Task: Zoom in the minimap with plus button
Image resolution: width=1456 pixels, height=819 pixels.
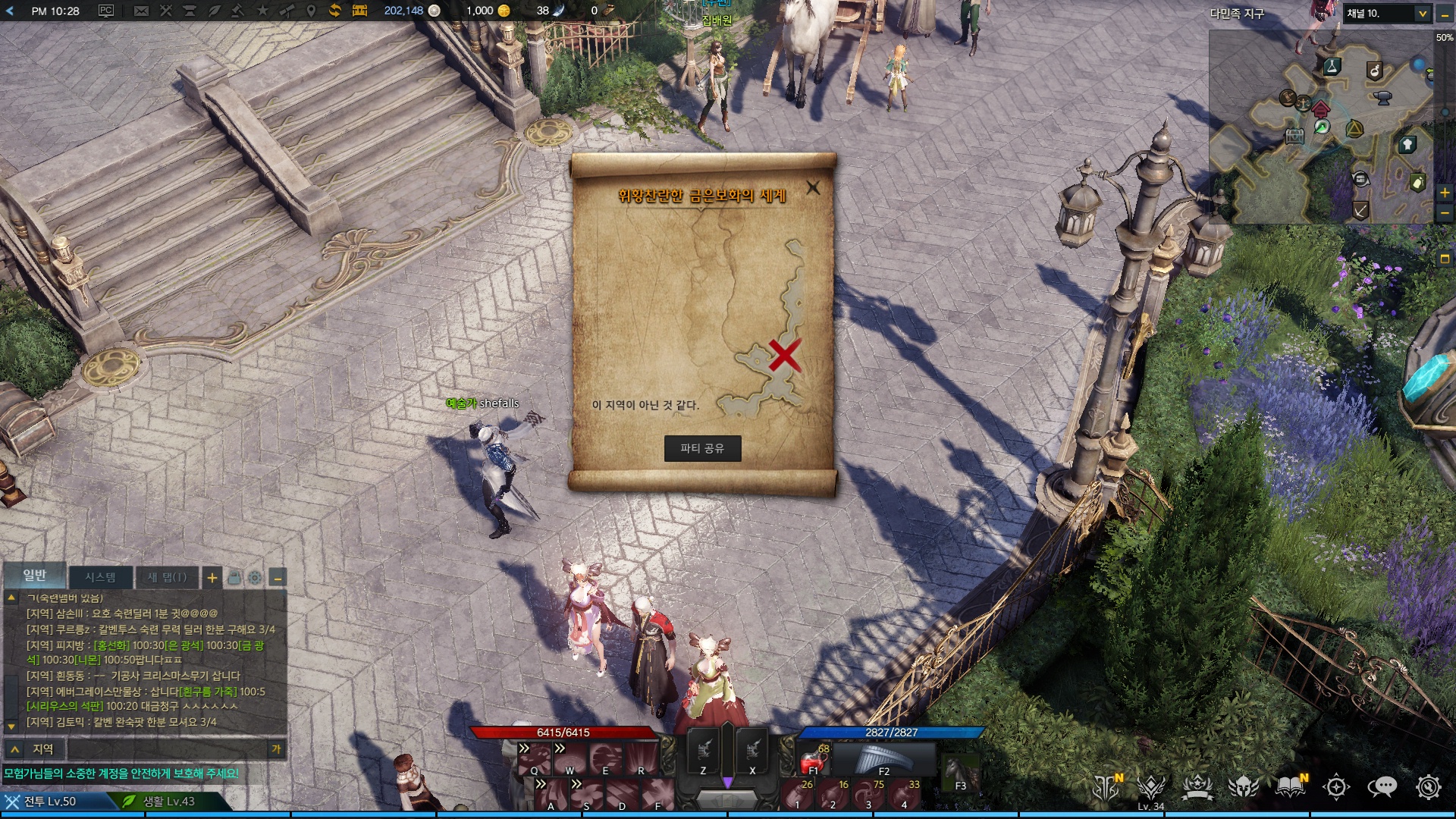Action: click(1445, 193)
